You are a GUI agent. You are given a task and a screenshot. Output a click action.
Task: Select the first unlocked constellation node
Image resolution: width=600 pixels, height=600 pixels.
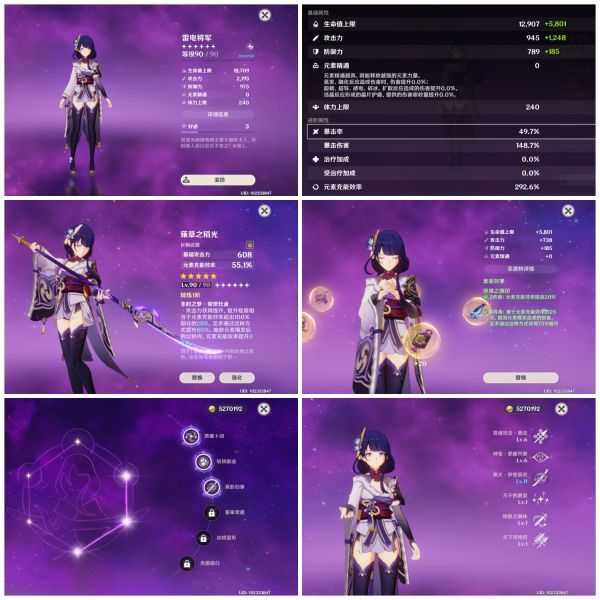[190, 436]
